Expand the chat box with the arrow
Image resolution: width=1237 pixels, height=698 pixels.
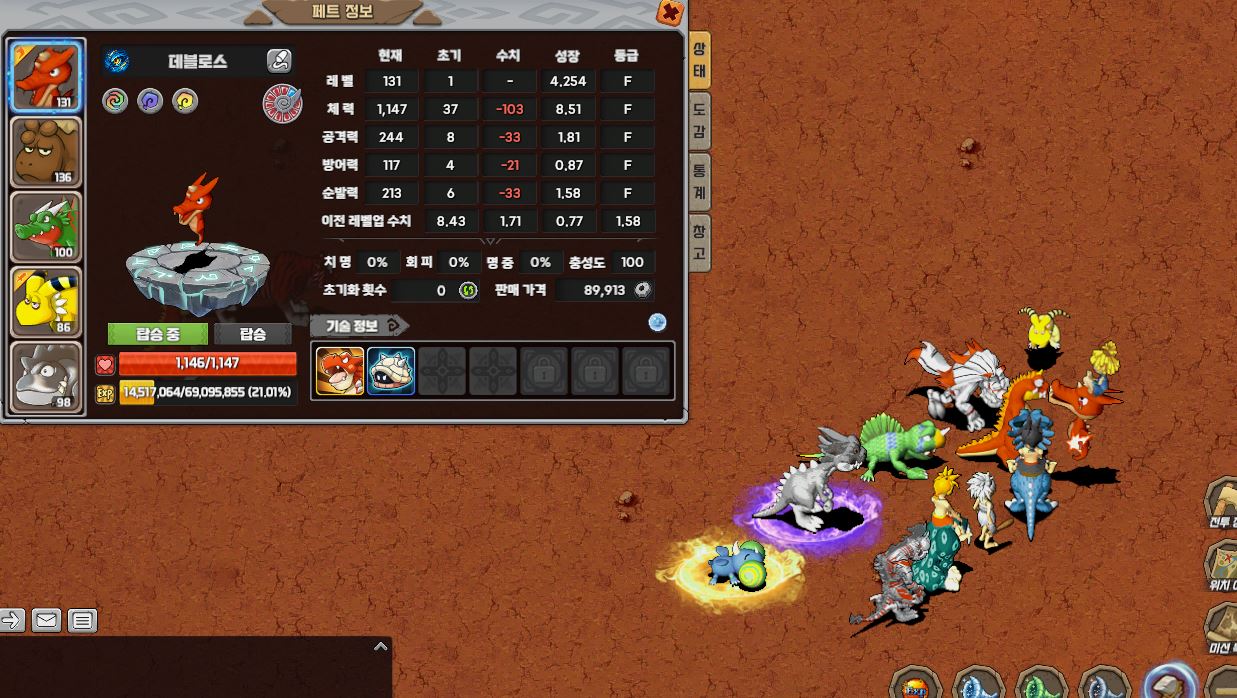[380, 647]
